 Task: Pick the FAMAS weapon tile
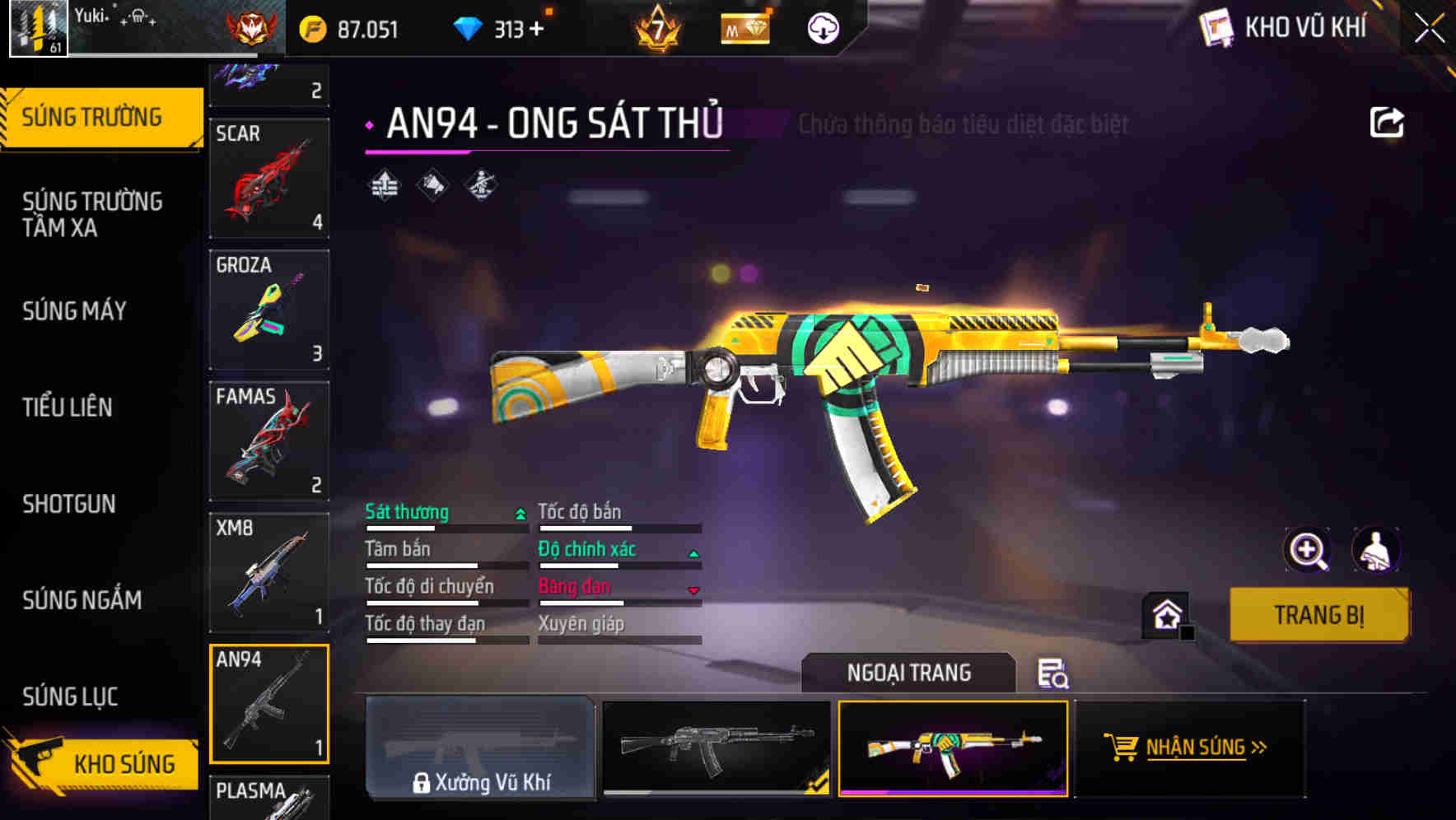tap(269, 440)
